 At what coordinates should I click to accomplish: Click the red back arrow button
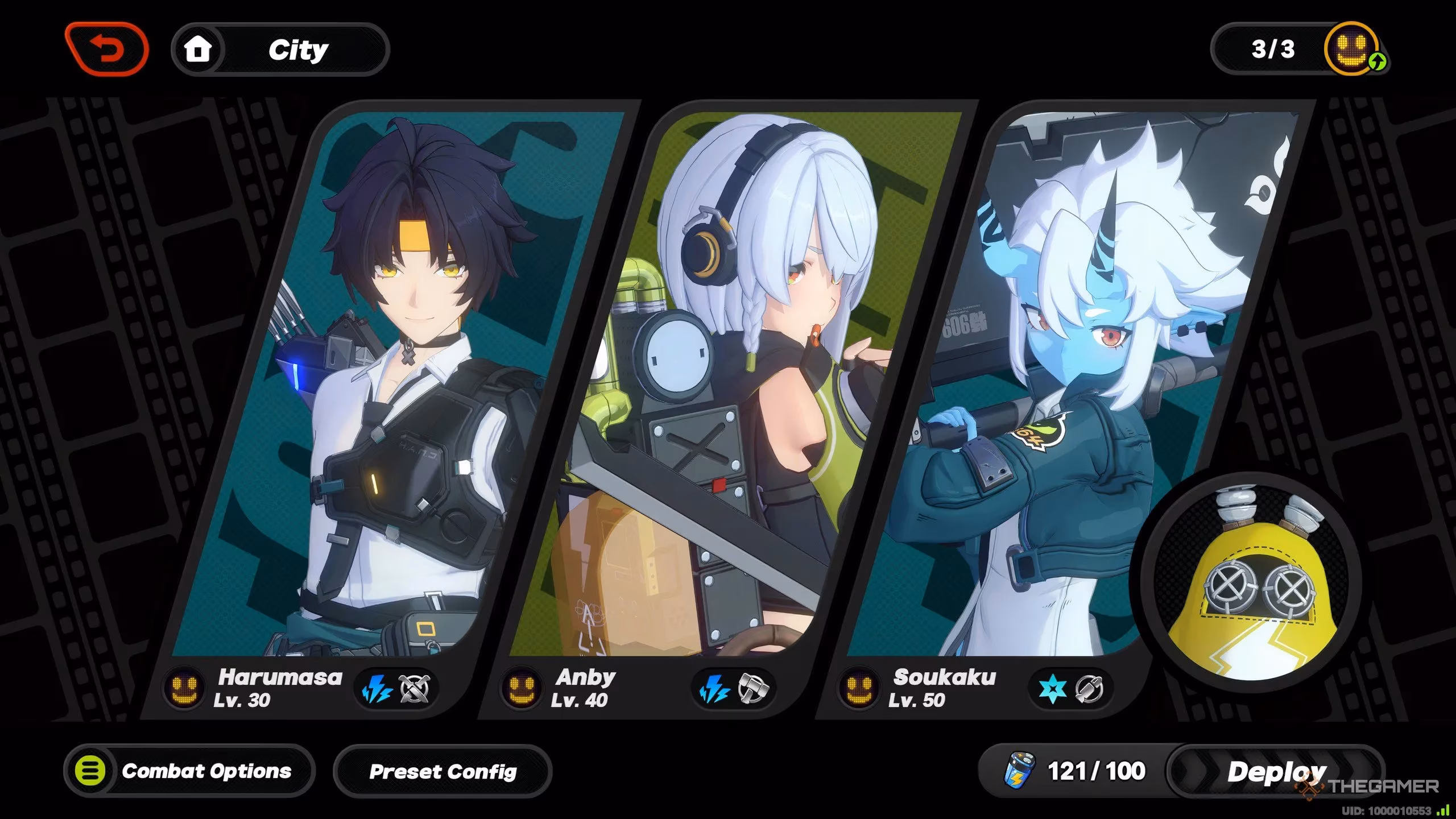[x=107, y=49]
